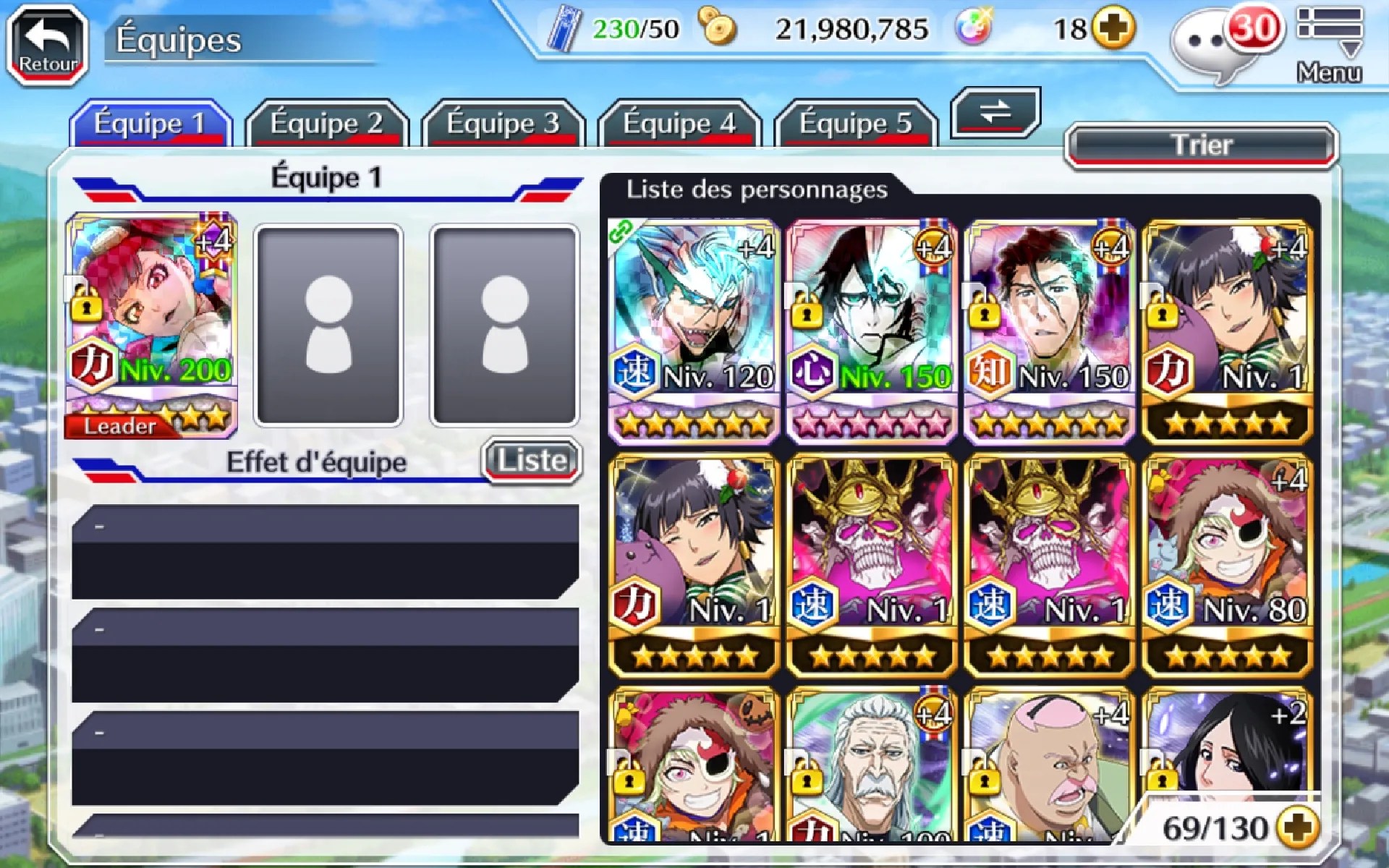1389x868 pixels.
Task: Switch to the Équipe 3 tab
Action: 503,124
